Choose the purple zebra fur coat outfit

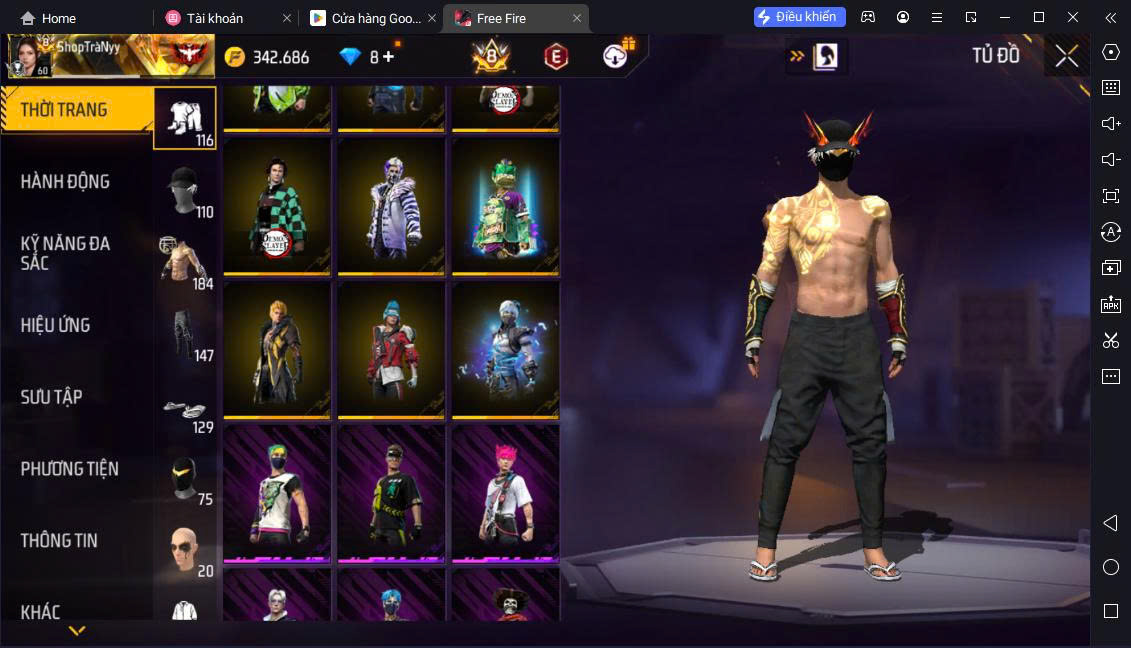(x=391, y=206)
